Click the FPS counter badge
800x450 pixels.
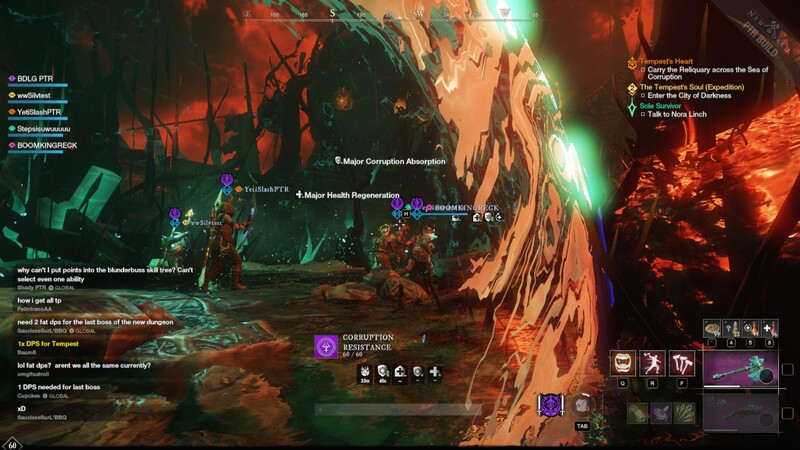pos(12,443)
